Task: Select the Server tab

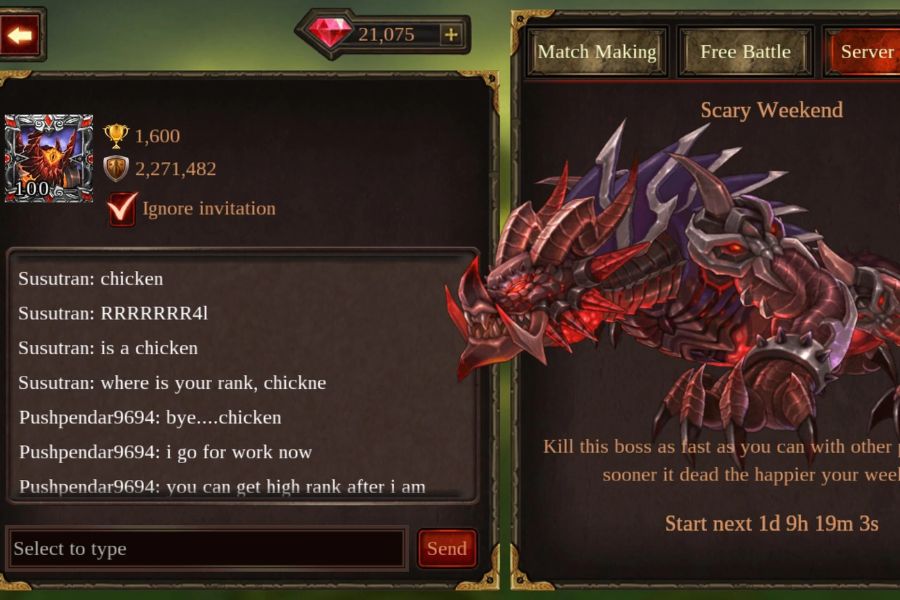Action: tap(865, 52)
